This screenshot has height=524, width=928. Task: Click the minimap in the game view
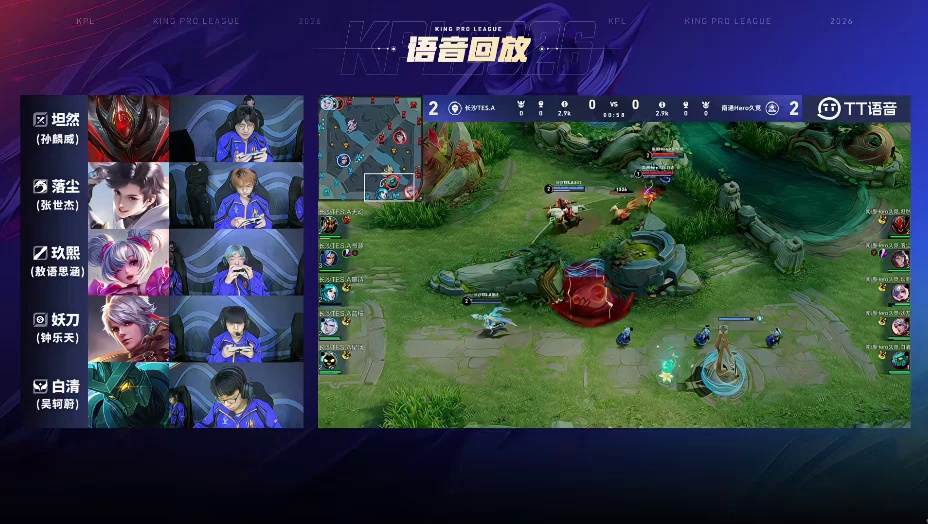click(370, 147)
